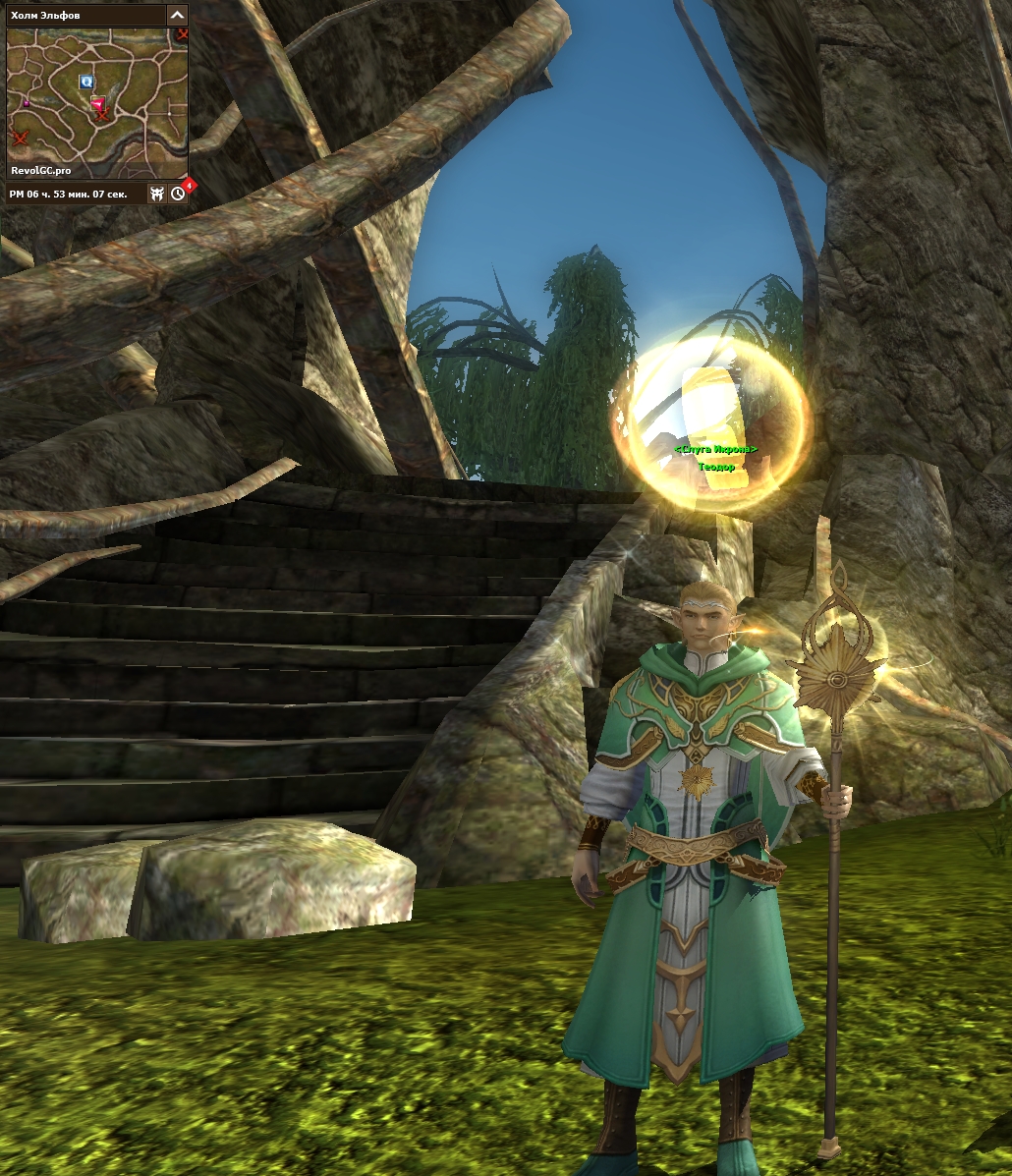Select the small purple marker on the minimap
The height and width of the screenshot is (1176, 1012).
pyautogui.click(x=27, y=102)
